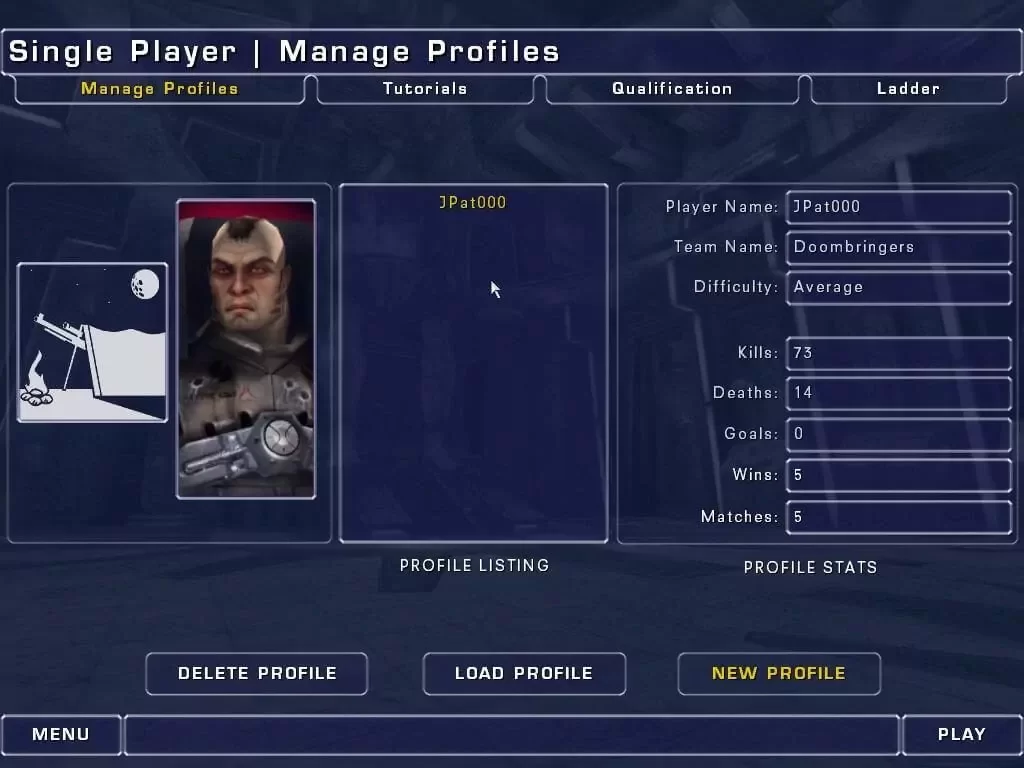Go to the Qualification tab

[x=672, y=89]
